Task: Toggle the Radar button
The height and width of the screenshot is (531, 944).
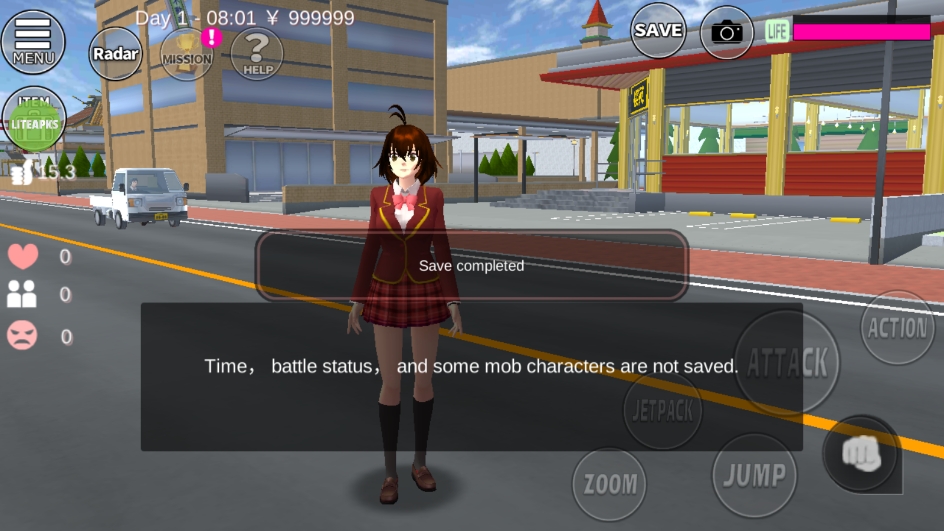Action: [115, 53]
